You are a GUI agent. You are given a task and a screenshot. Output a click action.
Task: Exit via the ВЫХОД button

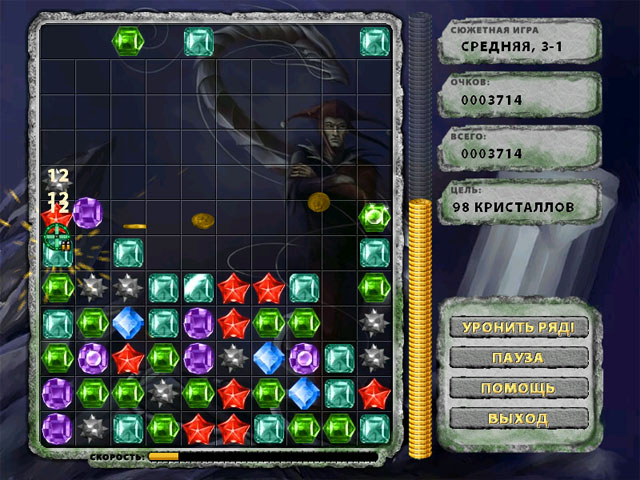(x=516, y=417)
